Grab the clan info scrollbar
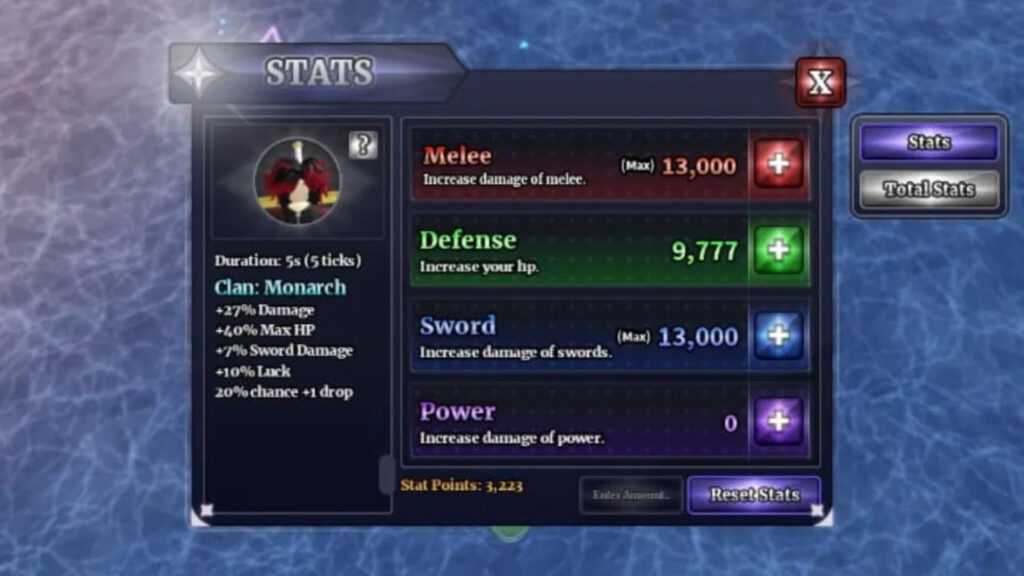 point(386,473)
